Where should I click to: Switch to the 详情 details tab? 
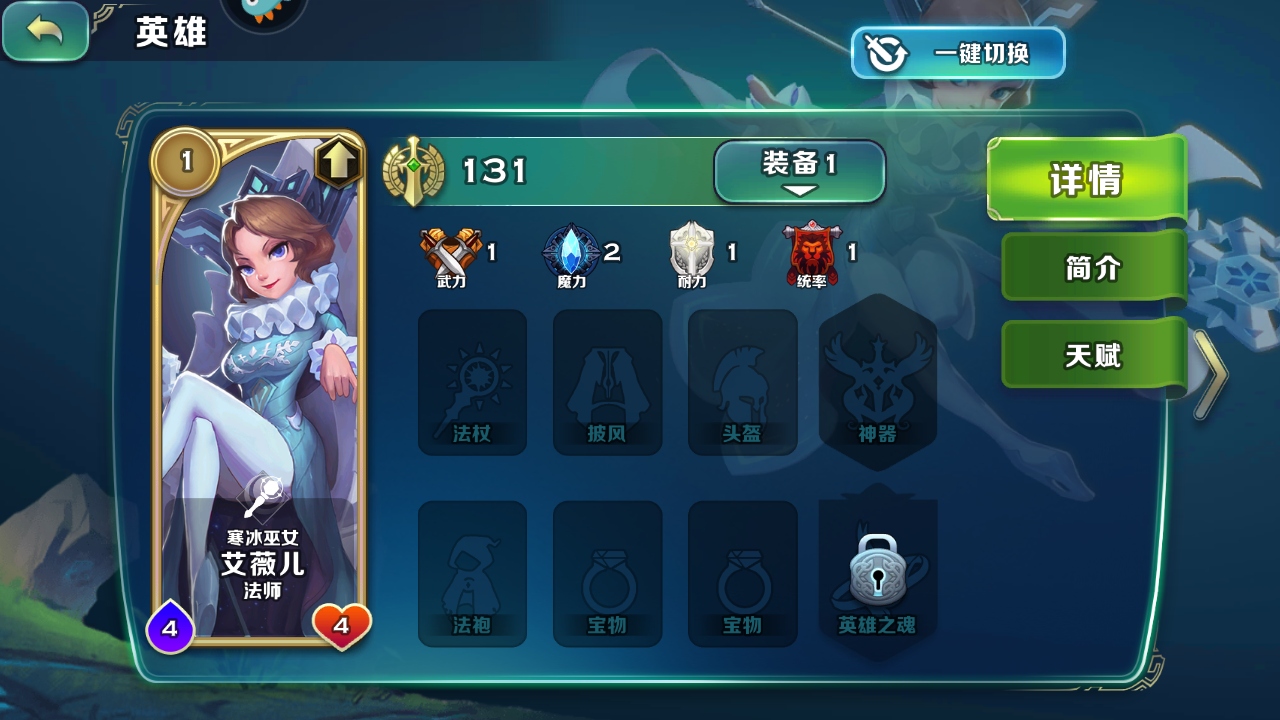[1086, 179]
